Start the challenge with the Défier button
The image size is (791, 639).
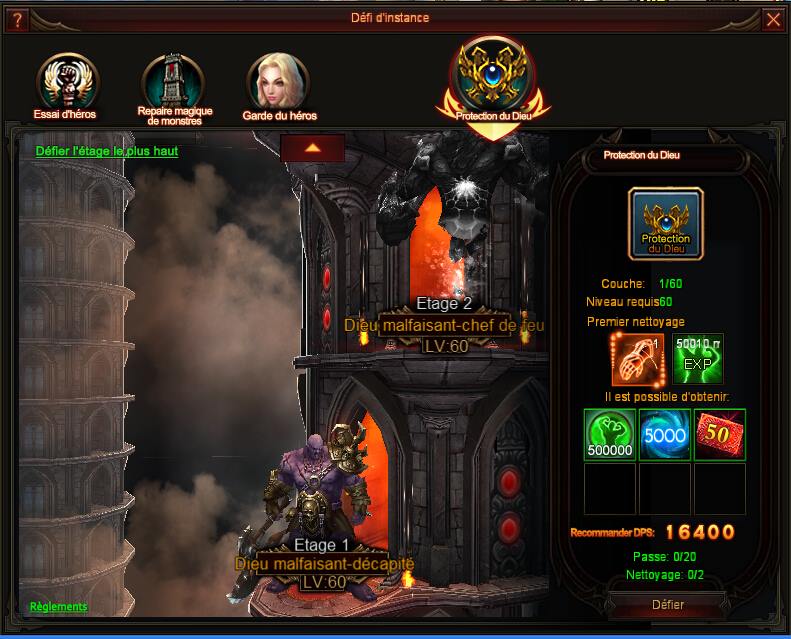point(668,605)
